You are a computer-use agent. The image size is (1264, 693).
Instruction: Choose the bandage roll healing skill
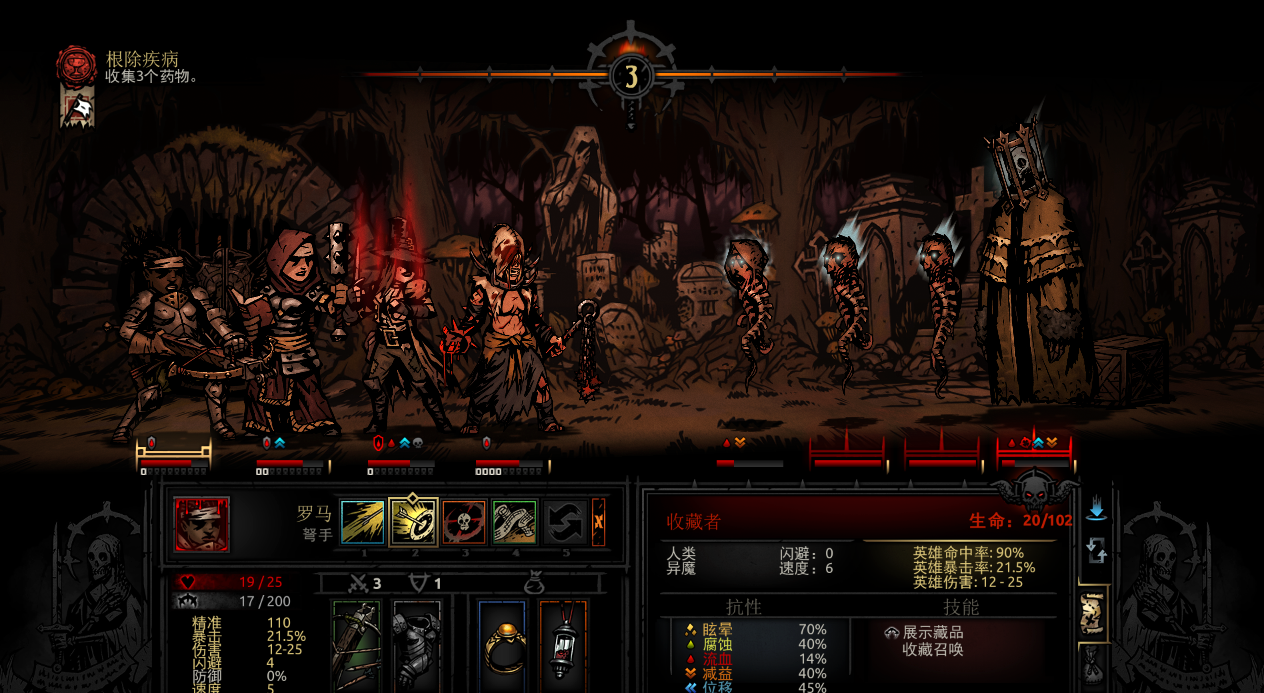515,522
